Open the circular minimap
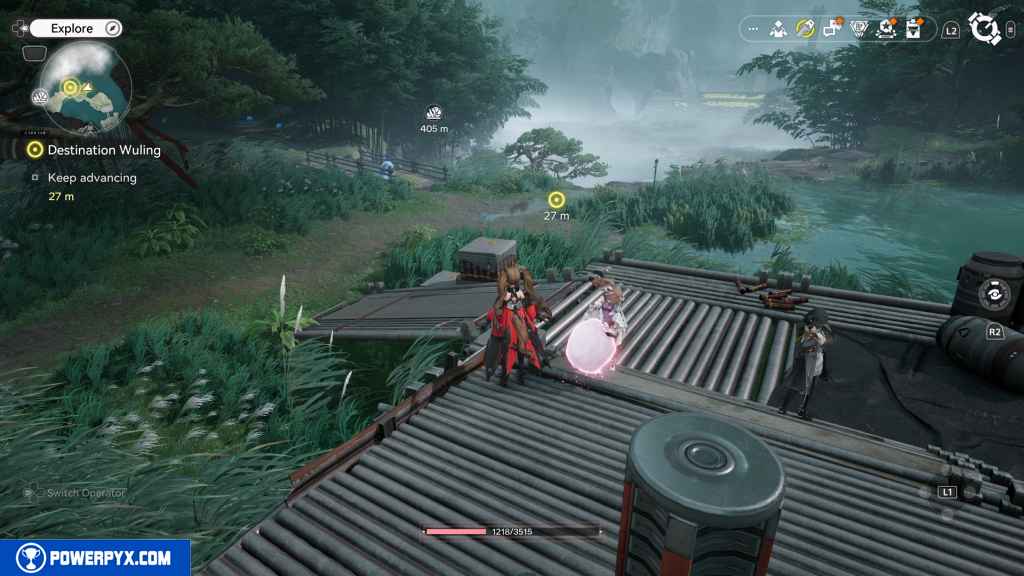Image resolution: width=1024 pixels, height=576 pixels. [85, 91]
